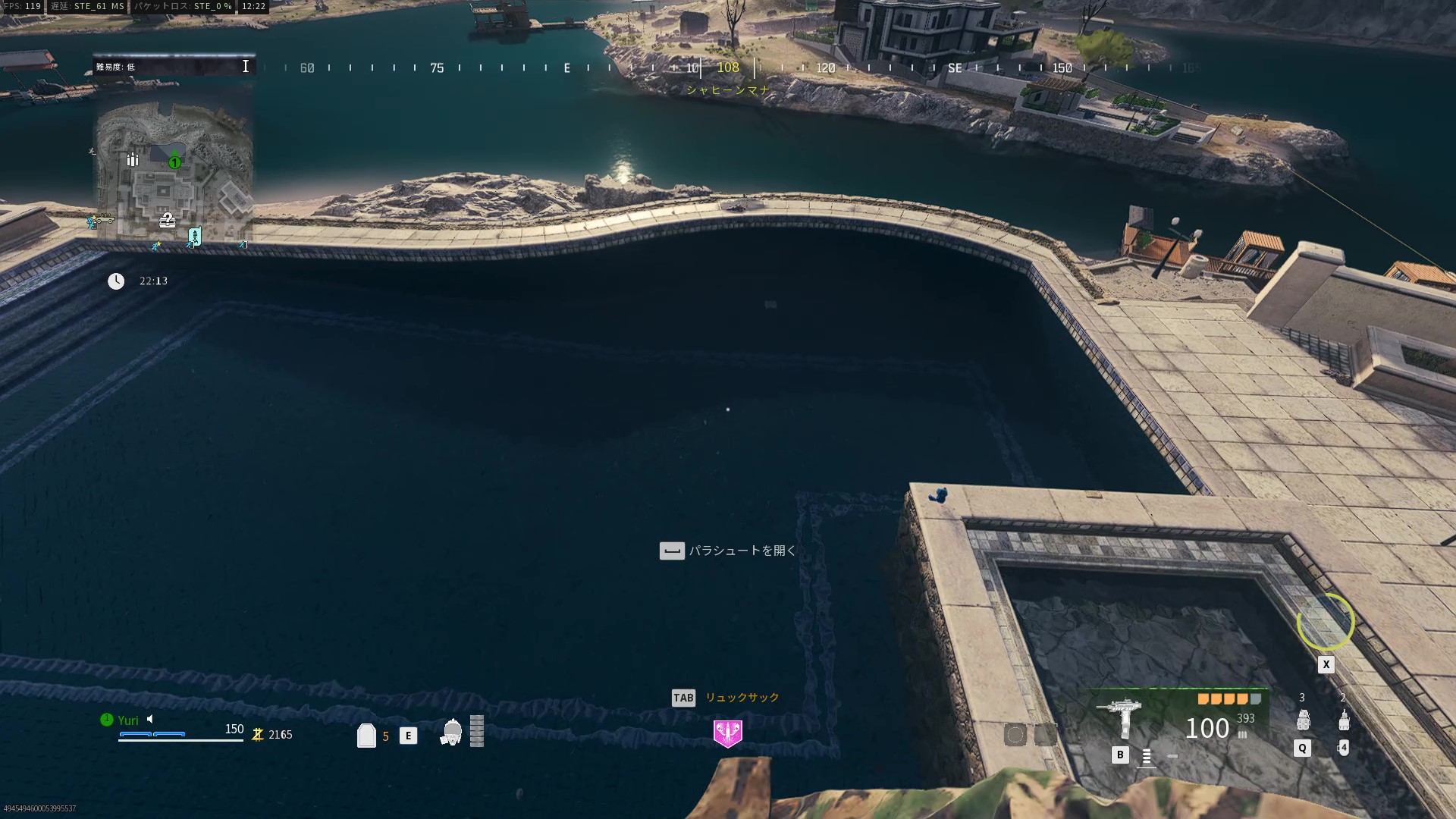Viewport: 1456px width, 819px height.
Task: Activate the yellow ring field upgrade
Action: (x=1326, y=622)
